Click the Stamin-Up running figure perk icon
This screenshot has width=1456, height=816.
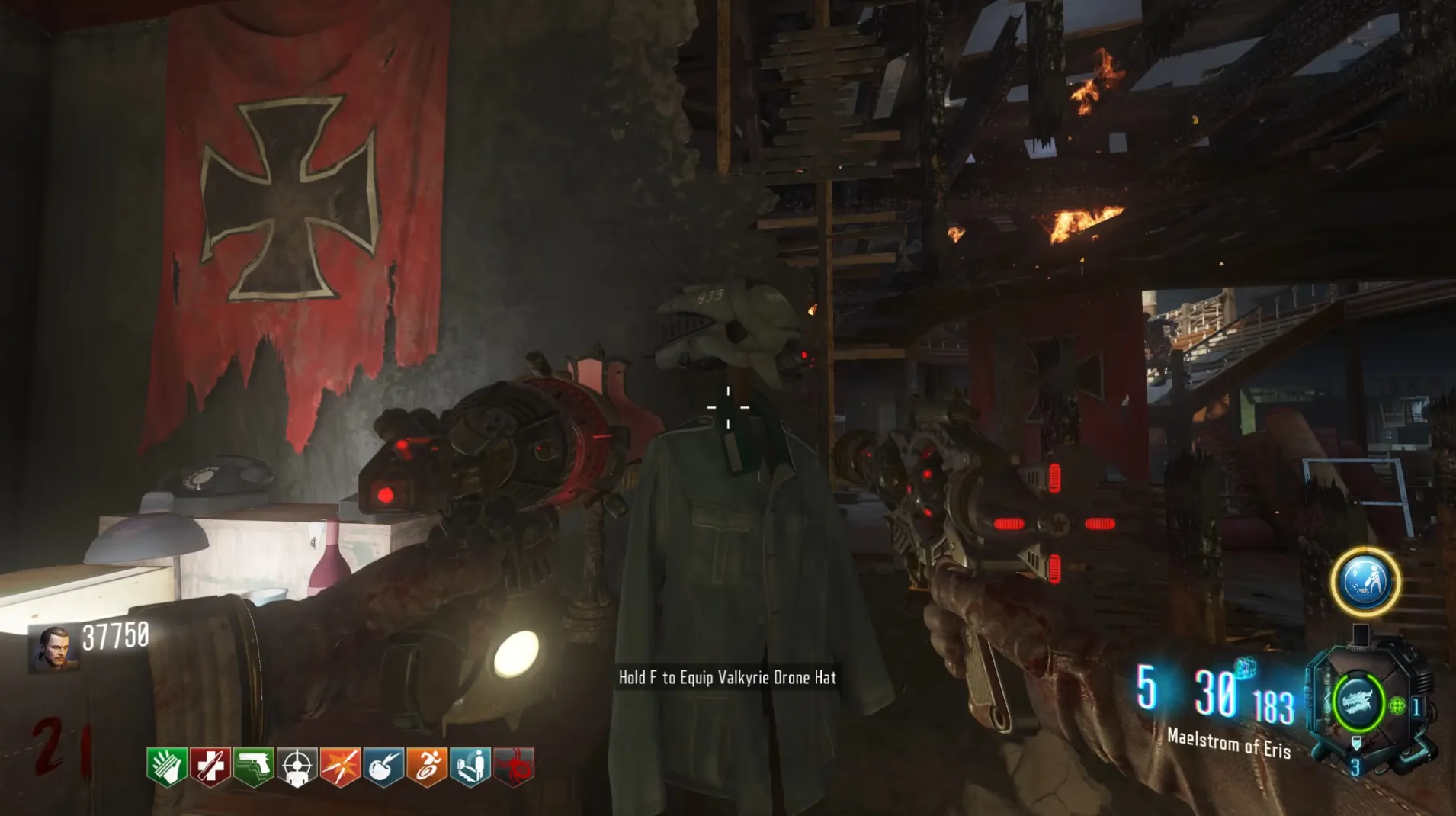click(427, 766)
